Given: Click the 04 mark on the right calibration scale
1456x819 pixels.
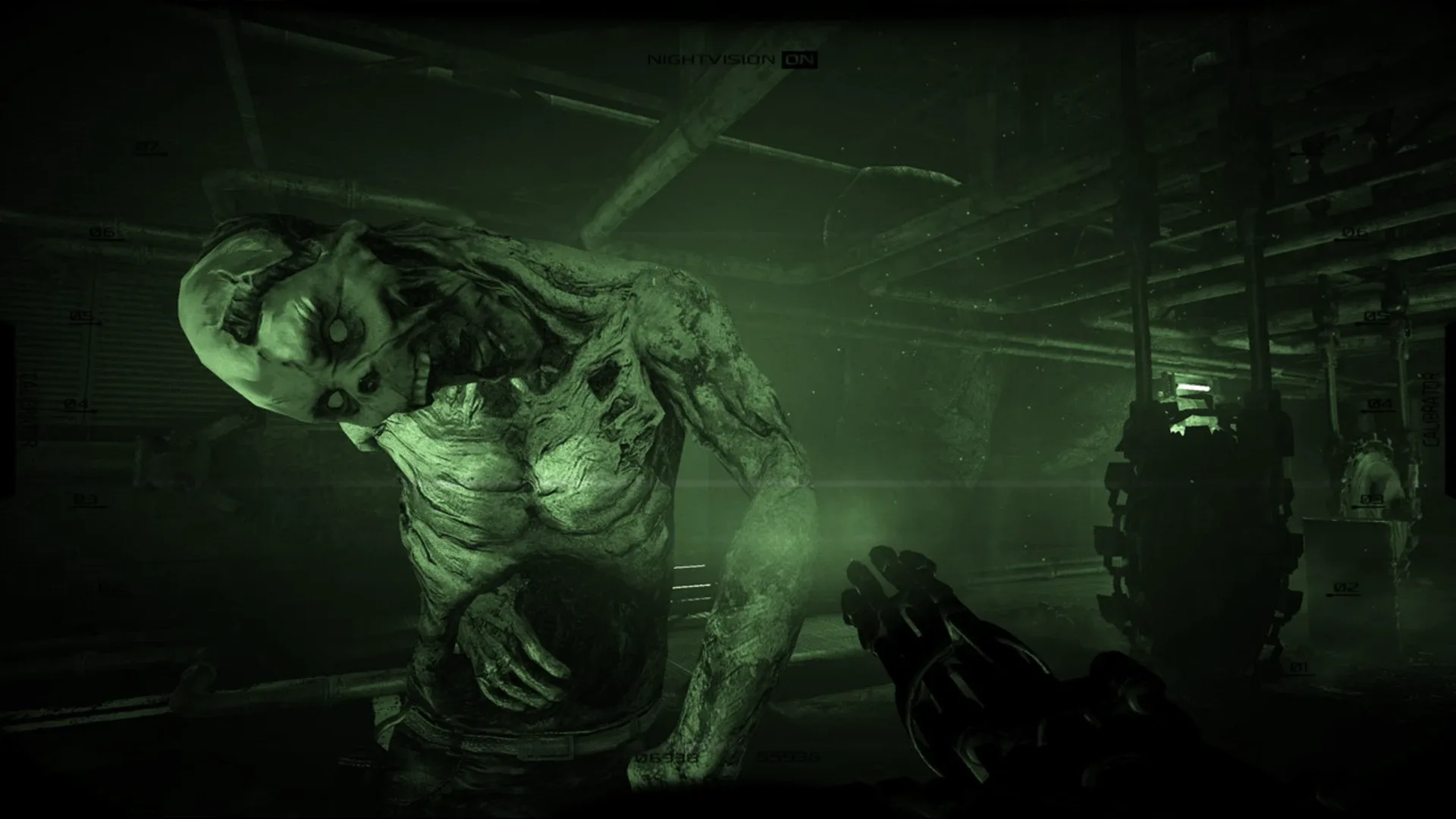Looking at the screenshot, I should pyautogui.click(x=1380, y=405).
